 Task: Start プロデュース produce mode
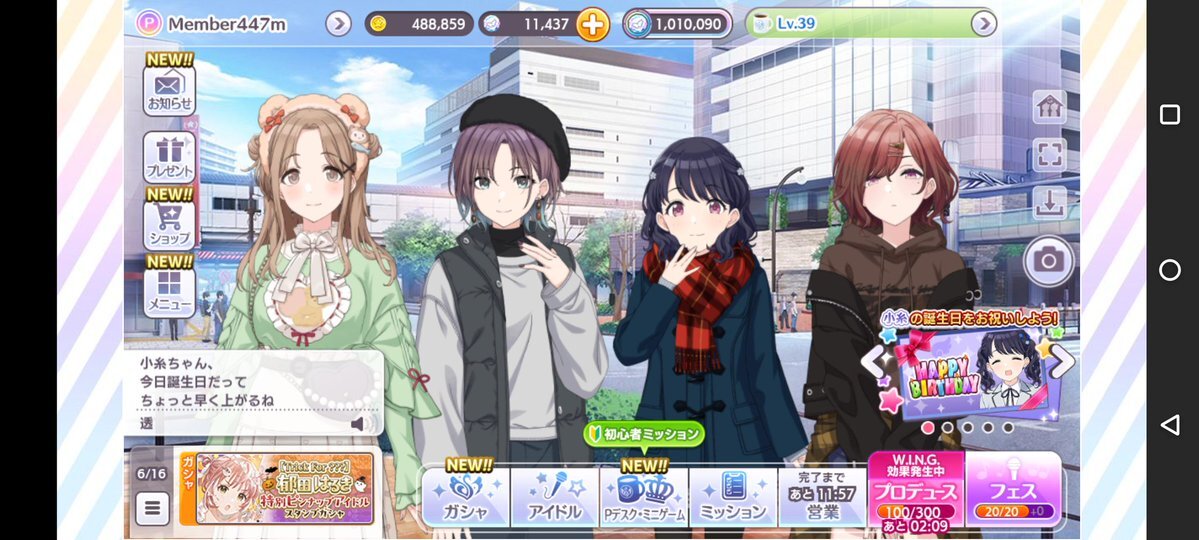pos(915,490)
